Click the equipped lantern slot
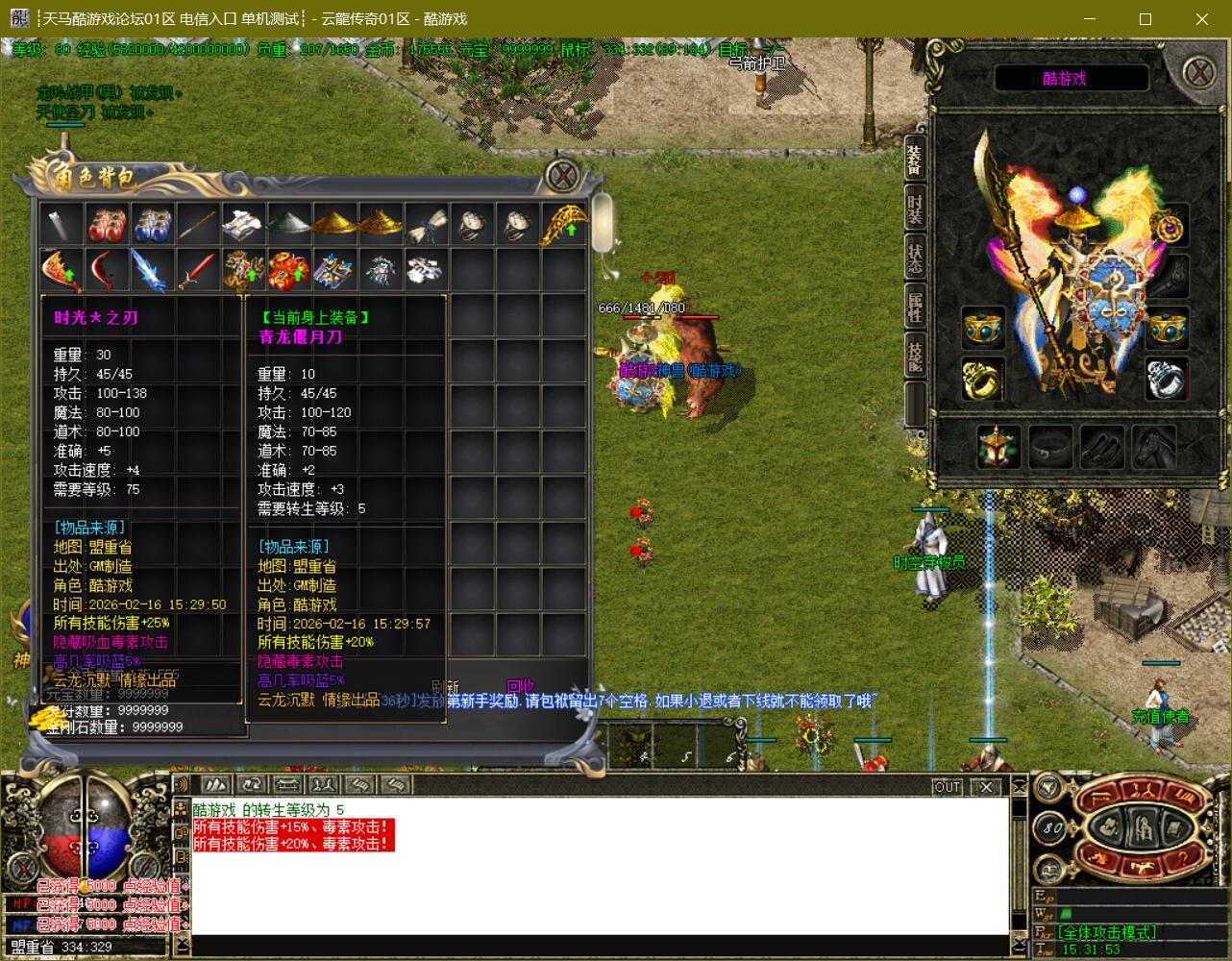The height and width of the screenshot is (961, 1232). pos(998,446)
